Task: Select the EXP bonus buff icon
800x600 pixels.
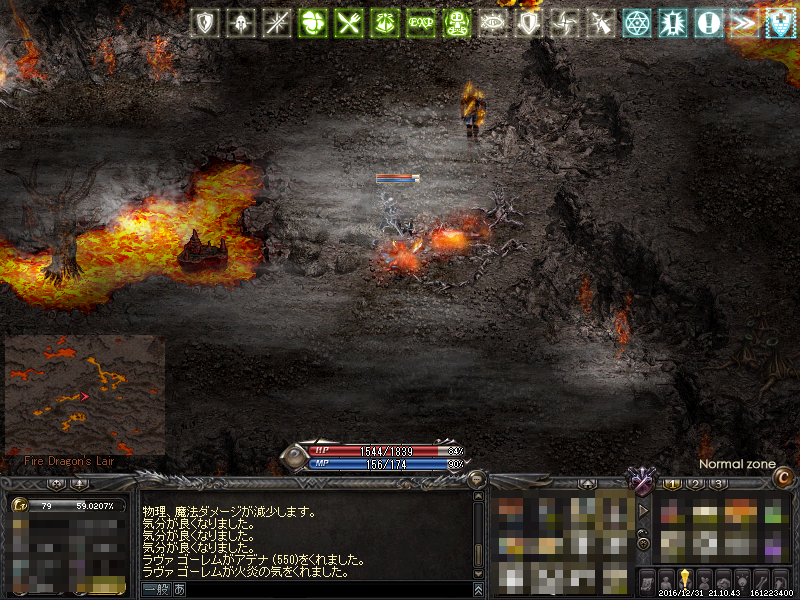Action: coord(420,23)
